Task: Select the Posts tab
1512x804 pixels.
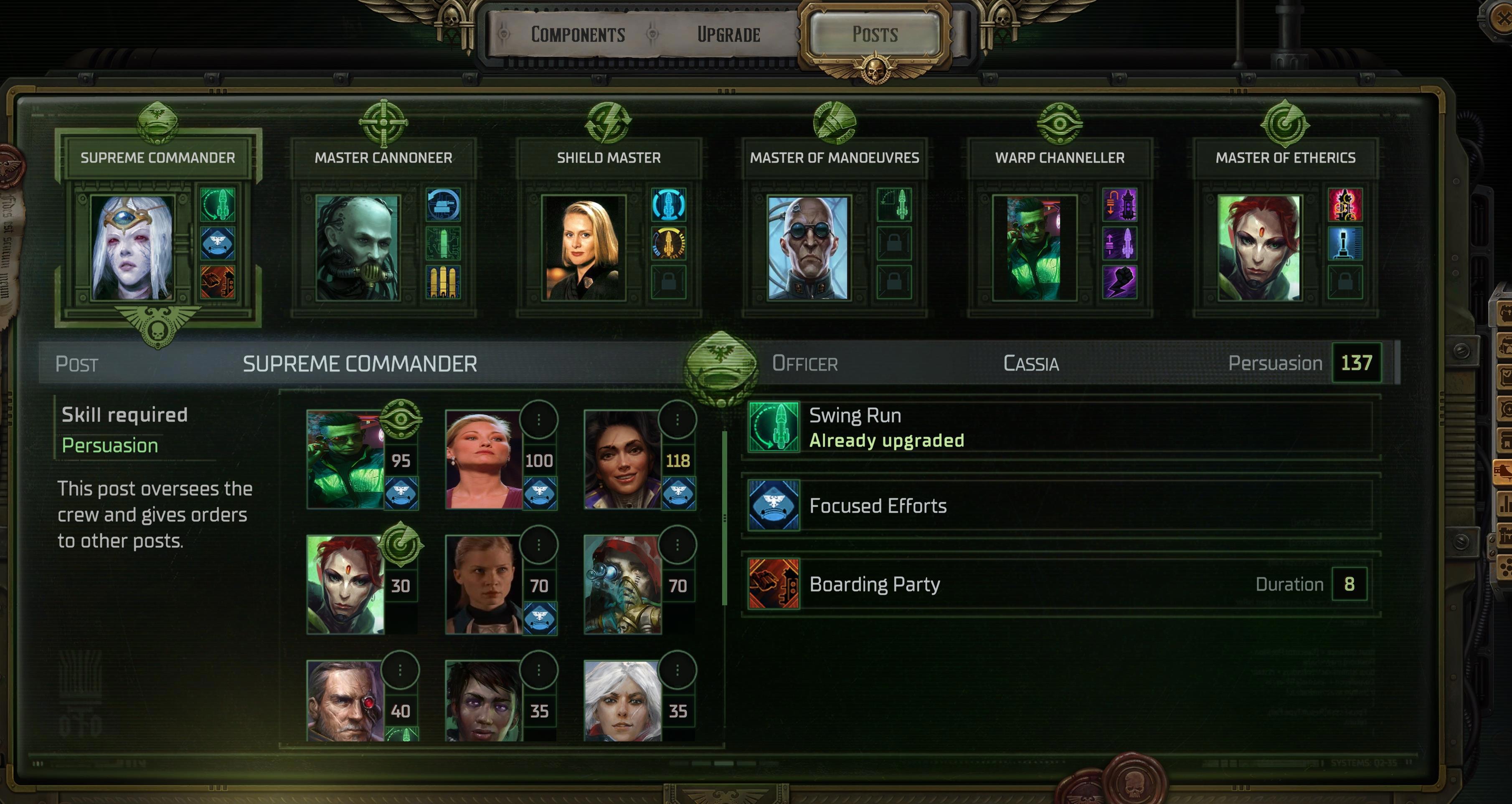Action: point(875,35)
